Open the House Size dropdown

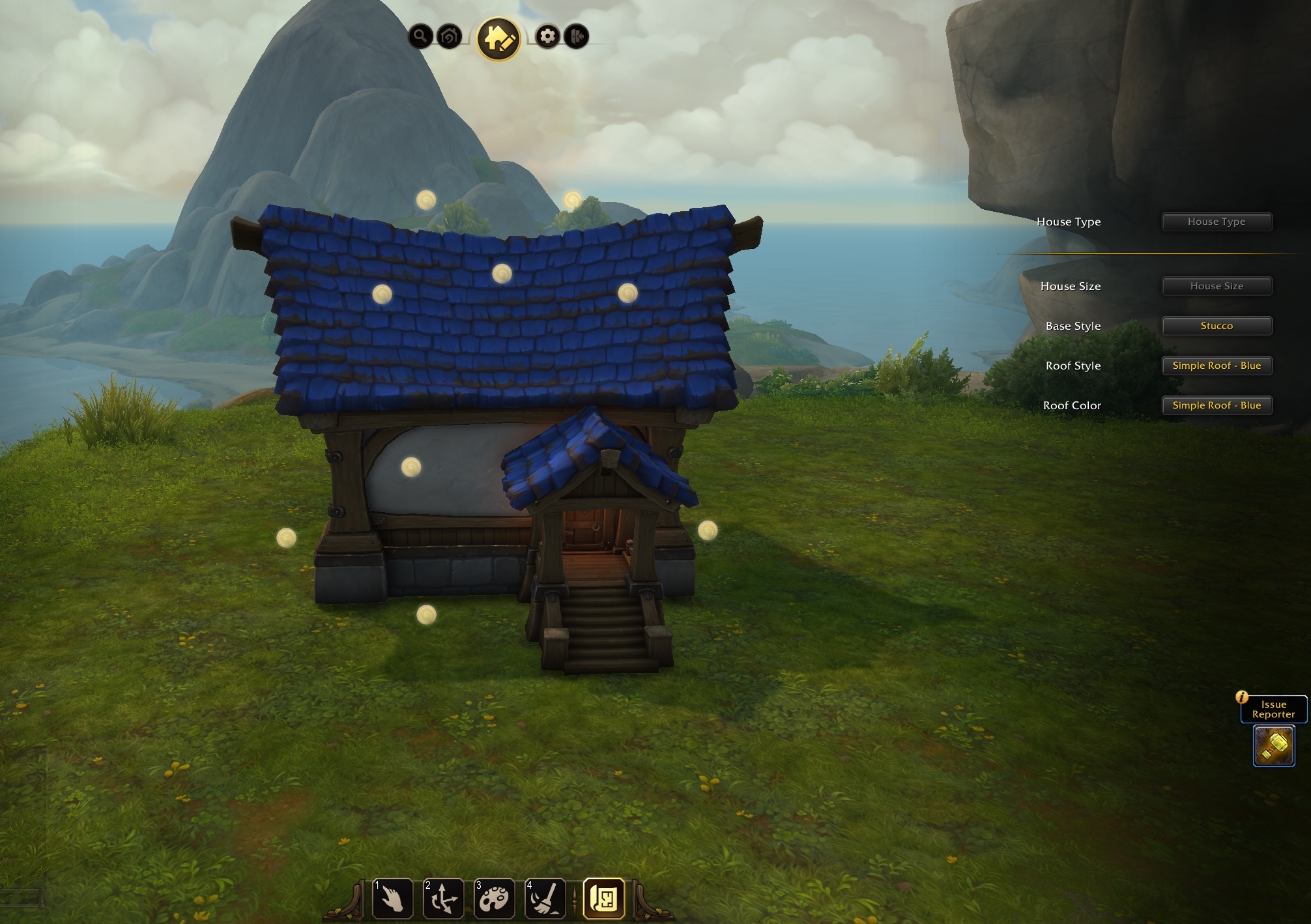1216,286
